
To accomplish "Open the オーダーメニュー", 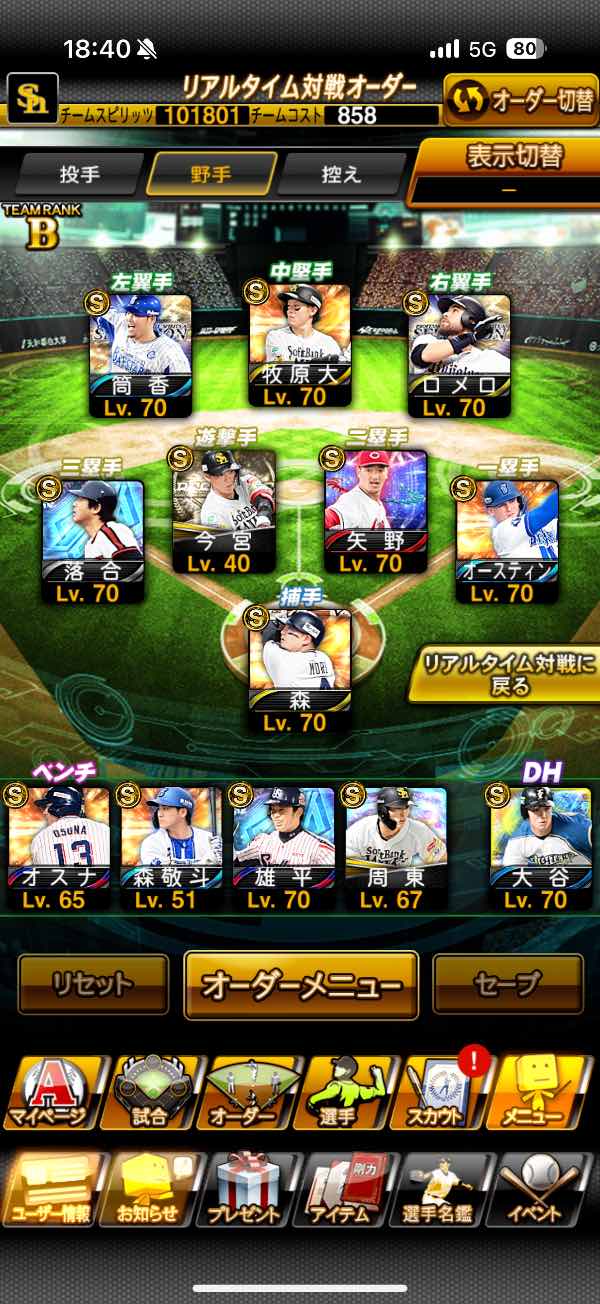I will (x=300, y=985).
